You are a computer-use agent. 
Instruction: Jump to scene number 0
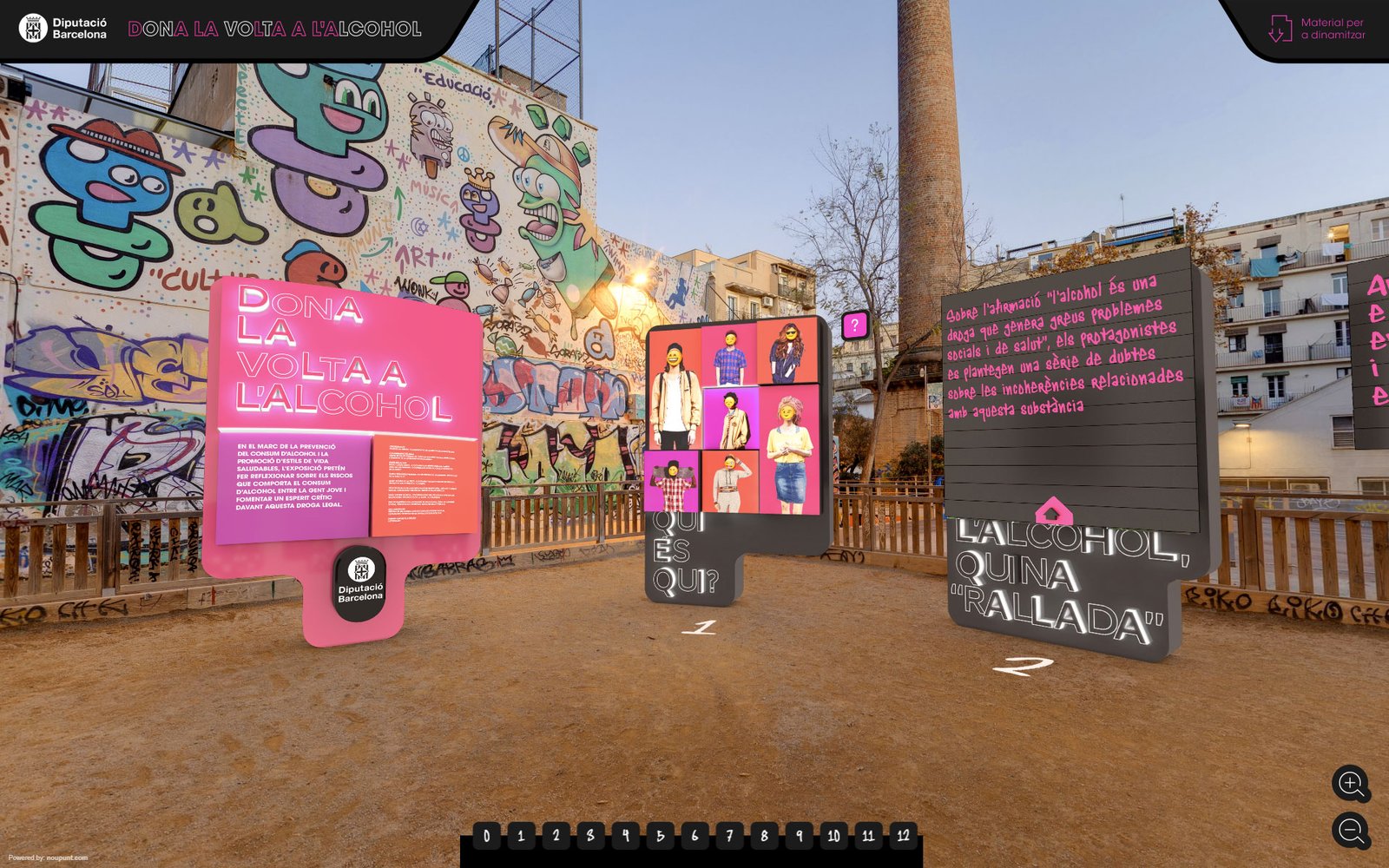(486, 836)
